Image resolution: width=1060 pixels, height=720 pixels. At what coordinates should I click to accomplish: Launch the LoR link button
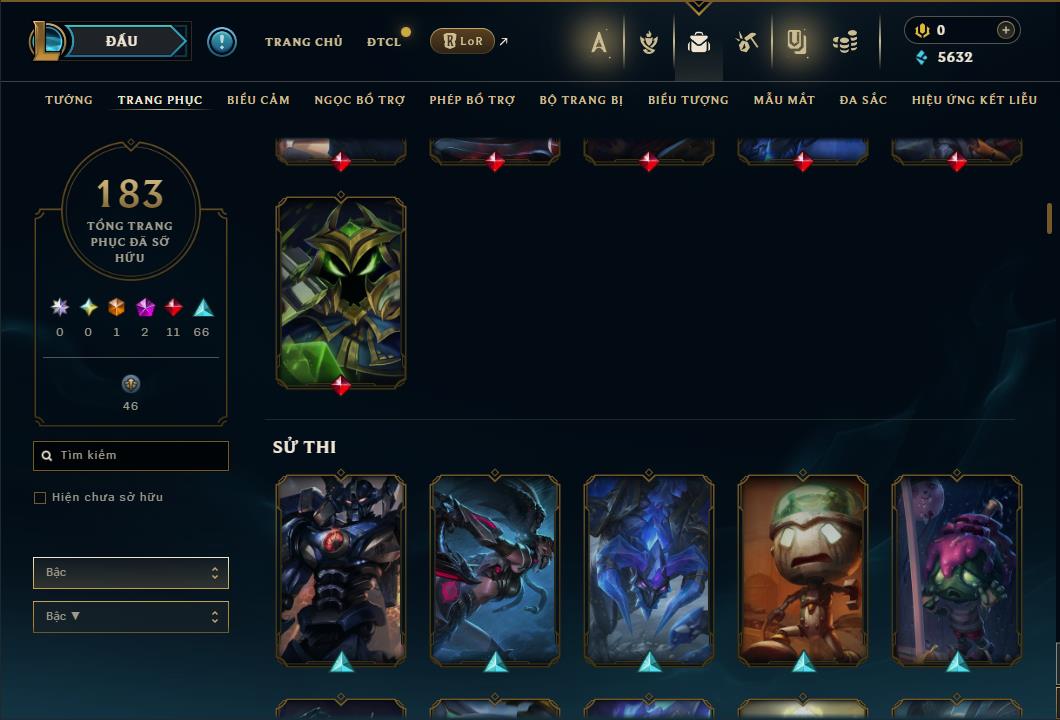coord(462,41)
